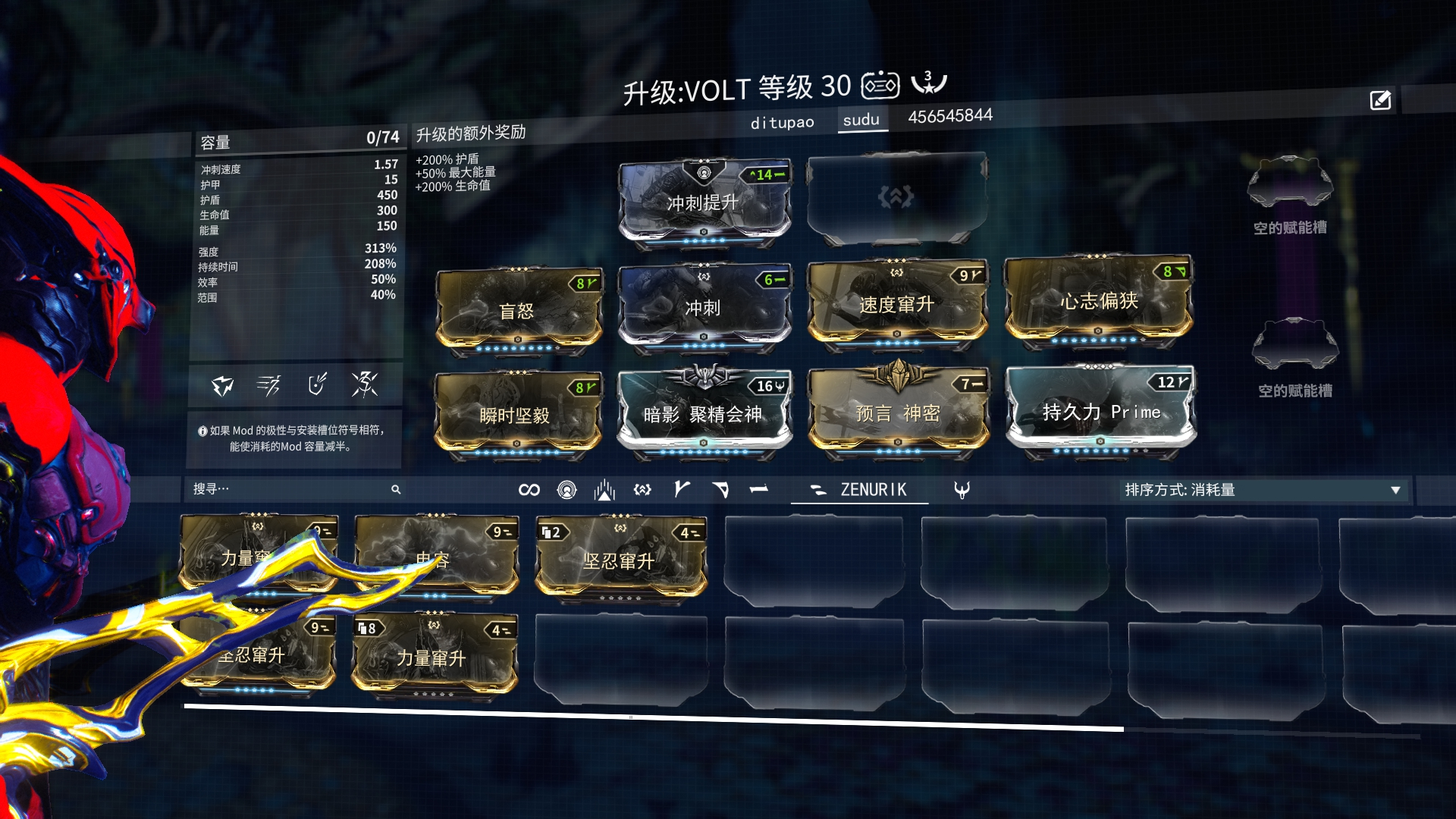Screen dimensions: 1456x819
Task: Open the 456545844 config tab
Action: [x=950, y=116]
